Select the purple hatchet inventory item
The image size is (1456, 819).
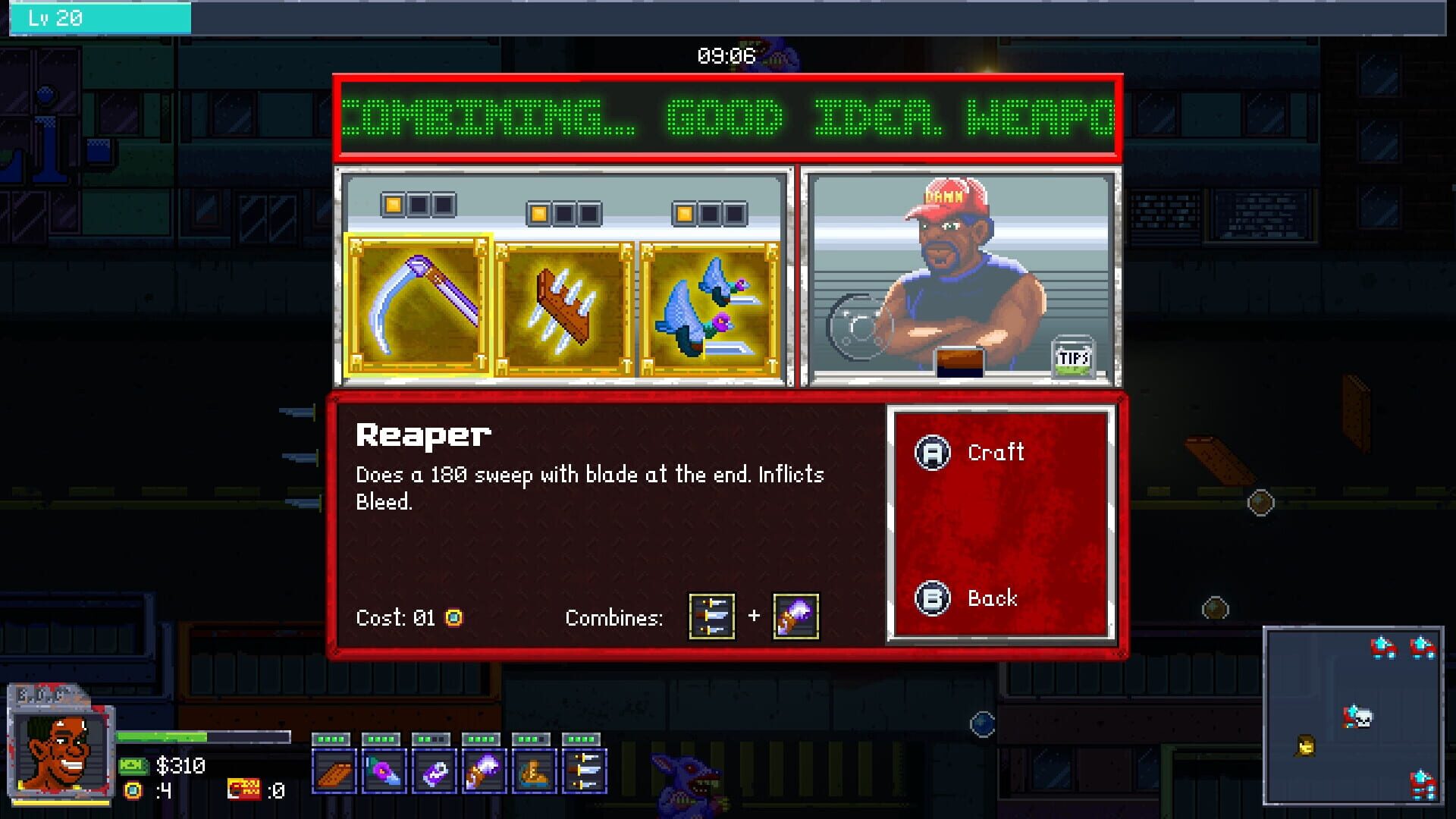tap(483, 770)
